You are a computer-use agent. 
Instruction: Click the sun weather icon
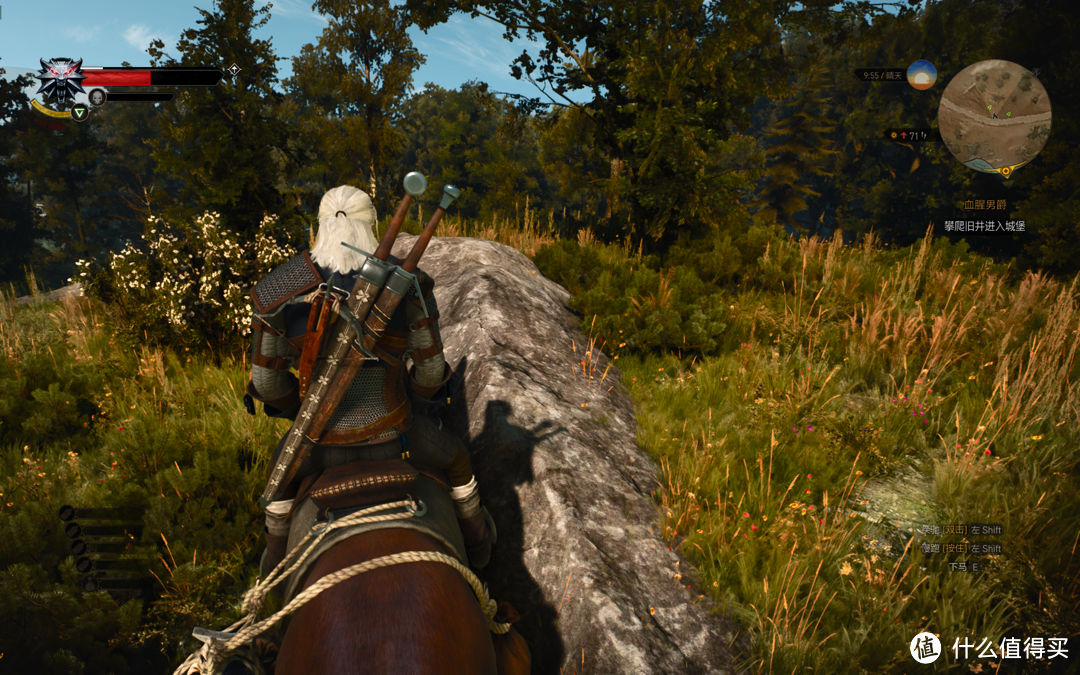point(921,75)
